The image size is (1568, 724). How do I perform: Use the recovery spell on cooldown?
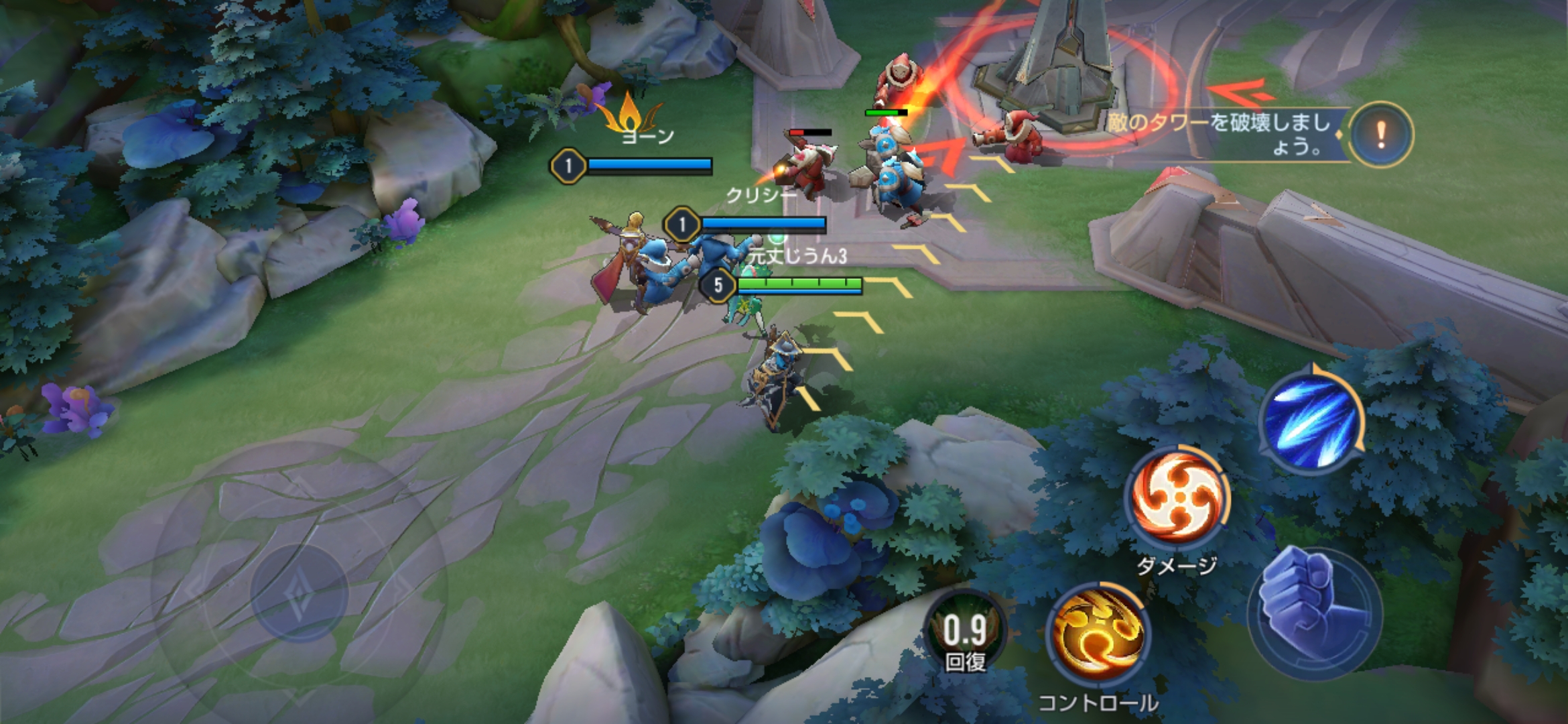click(x=965, y=633)
